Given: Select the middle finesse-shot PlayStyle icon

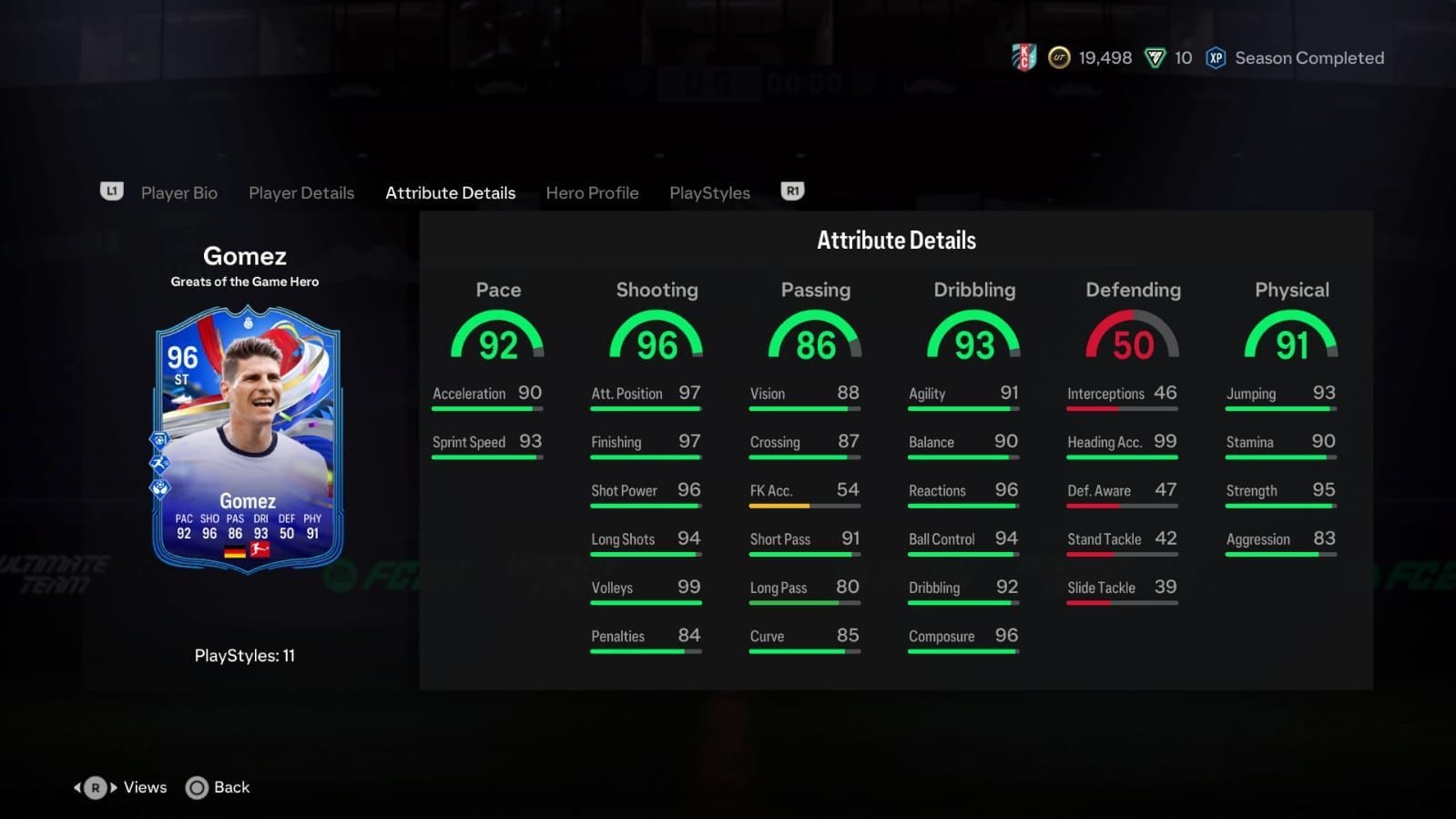Looking at the screenshot, I should (x=159, y=463).
